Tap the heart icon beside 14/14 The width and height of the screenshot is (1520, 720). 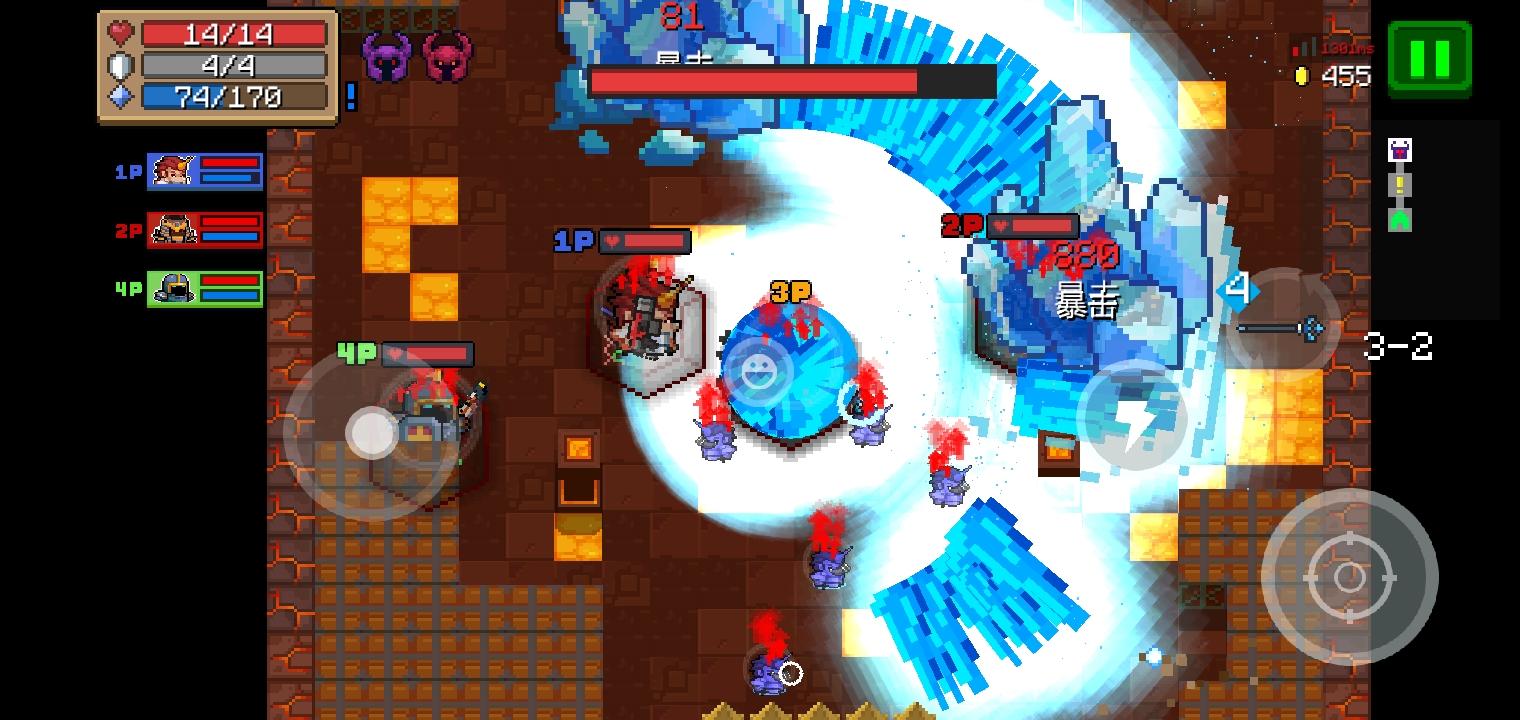119,33
